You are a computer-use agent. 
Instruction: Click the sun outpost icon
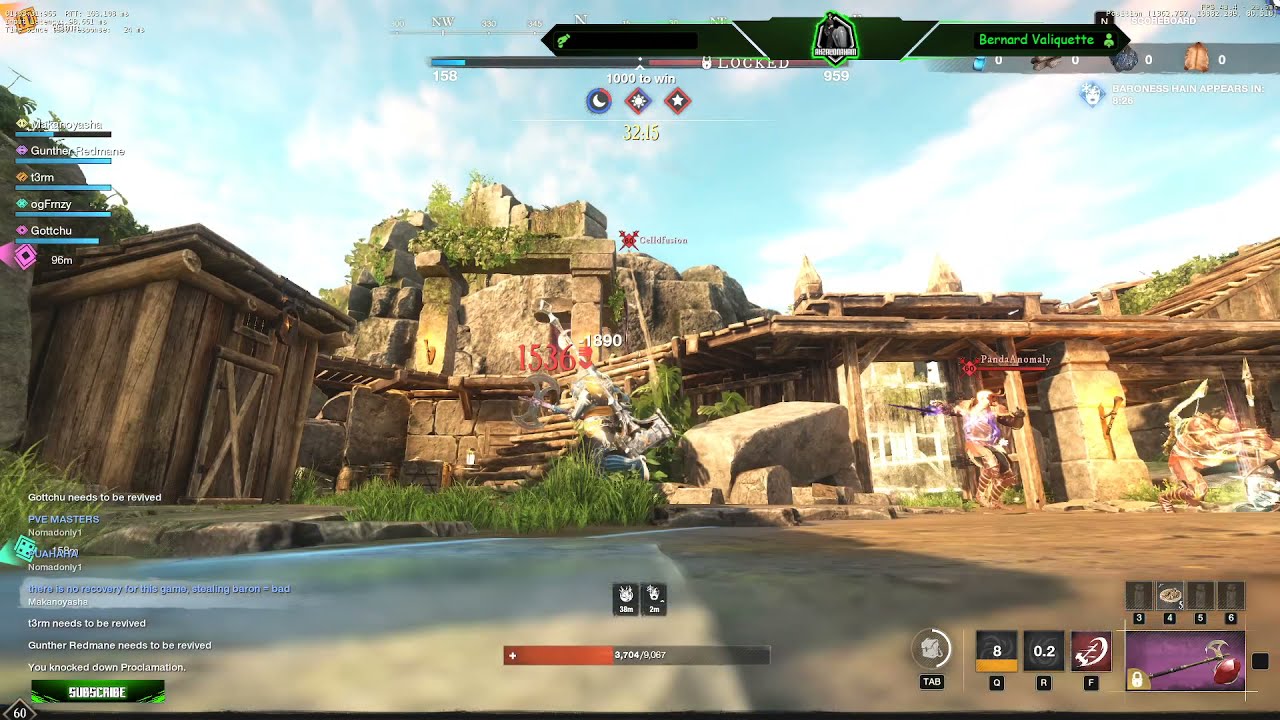point(638,101)
